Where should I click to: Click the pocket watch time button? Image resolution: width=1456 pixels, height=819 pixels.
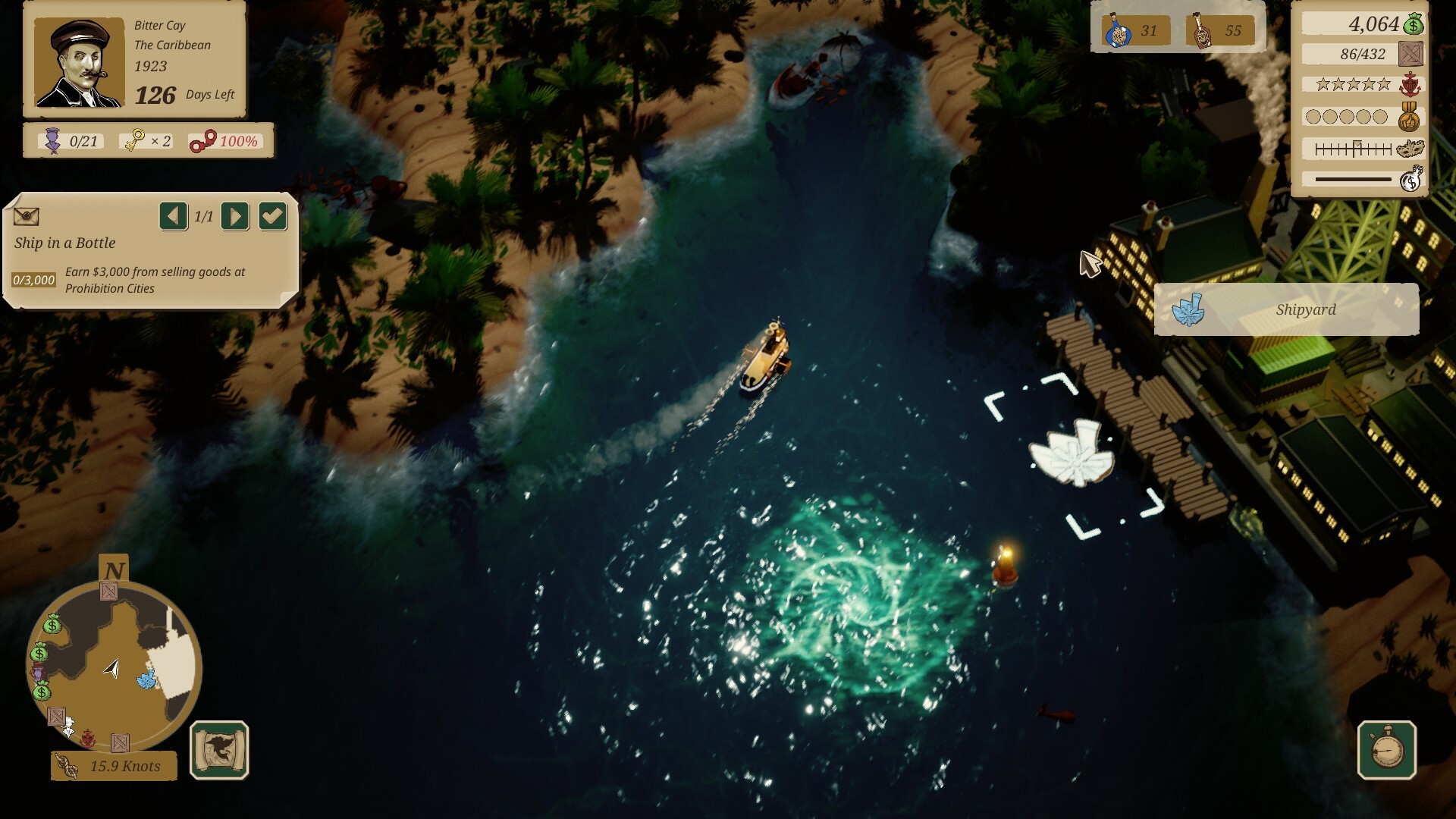(1386, 750)
